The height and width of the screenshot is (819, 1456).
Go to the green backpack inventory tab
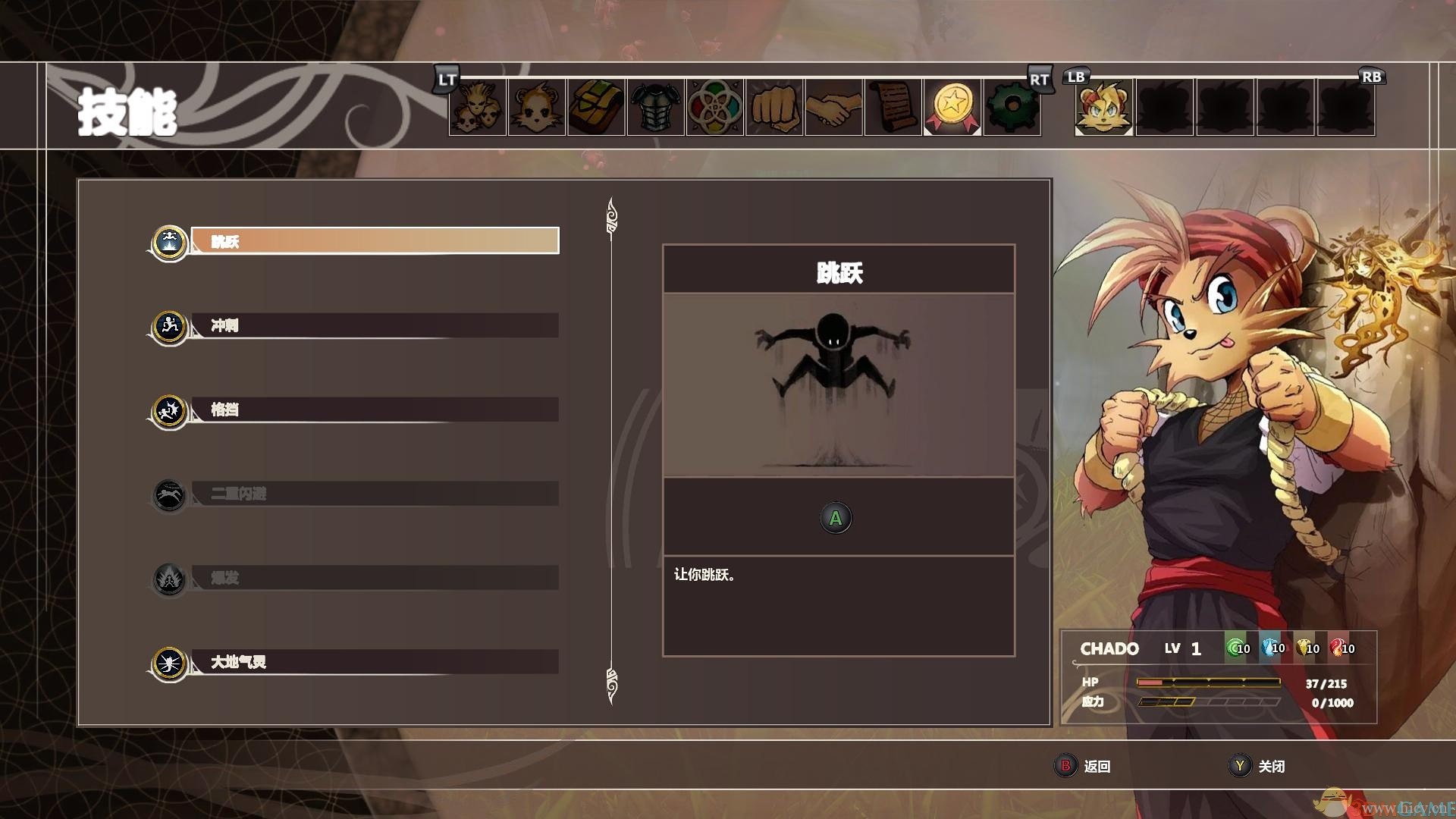point(596,108)
